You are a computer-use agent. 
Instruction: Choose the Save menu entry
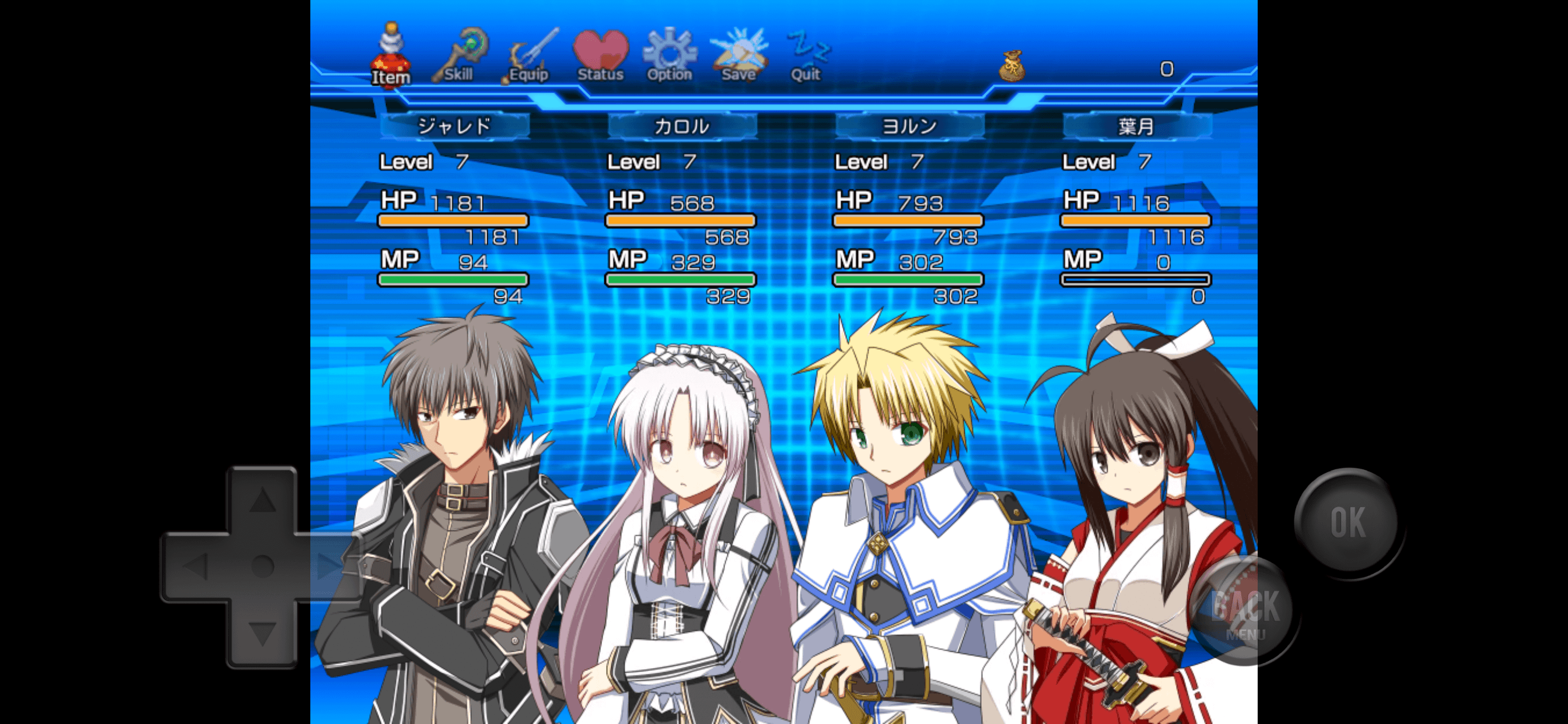click(x=738, y=57)
